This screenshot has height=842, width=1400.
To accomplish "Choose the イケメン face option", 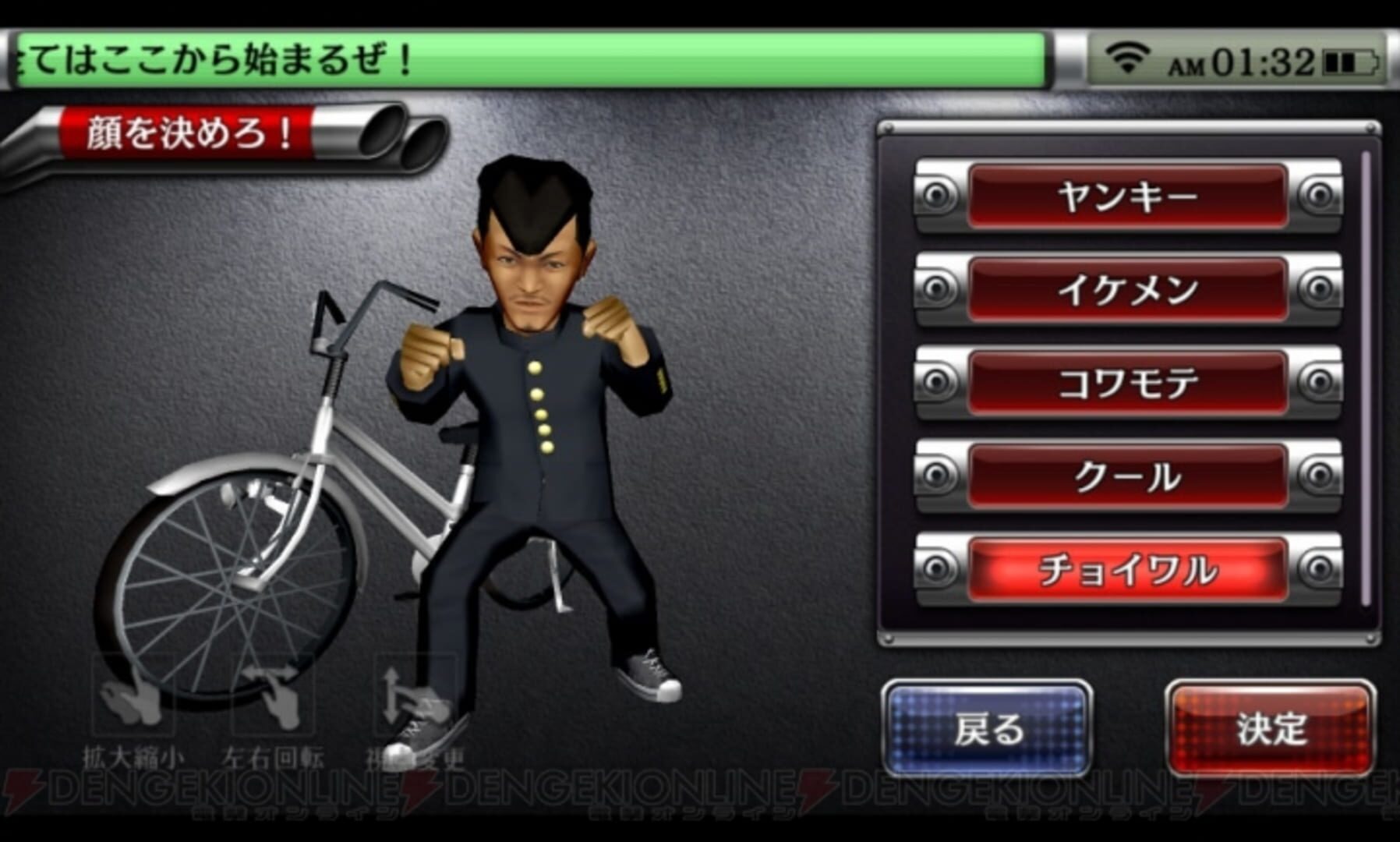I will pyautogui.click(x=1129, y=289).
